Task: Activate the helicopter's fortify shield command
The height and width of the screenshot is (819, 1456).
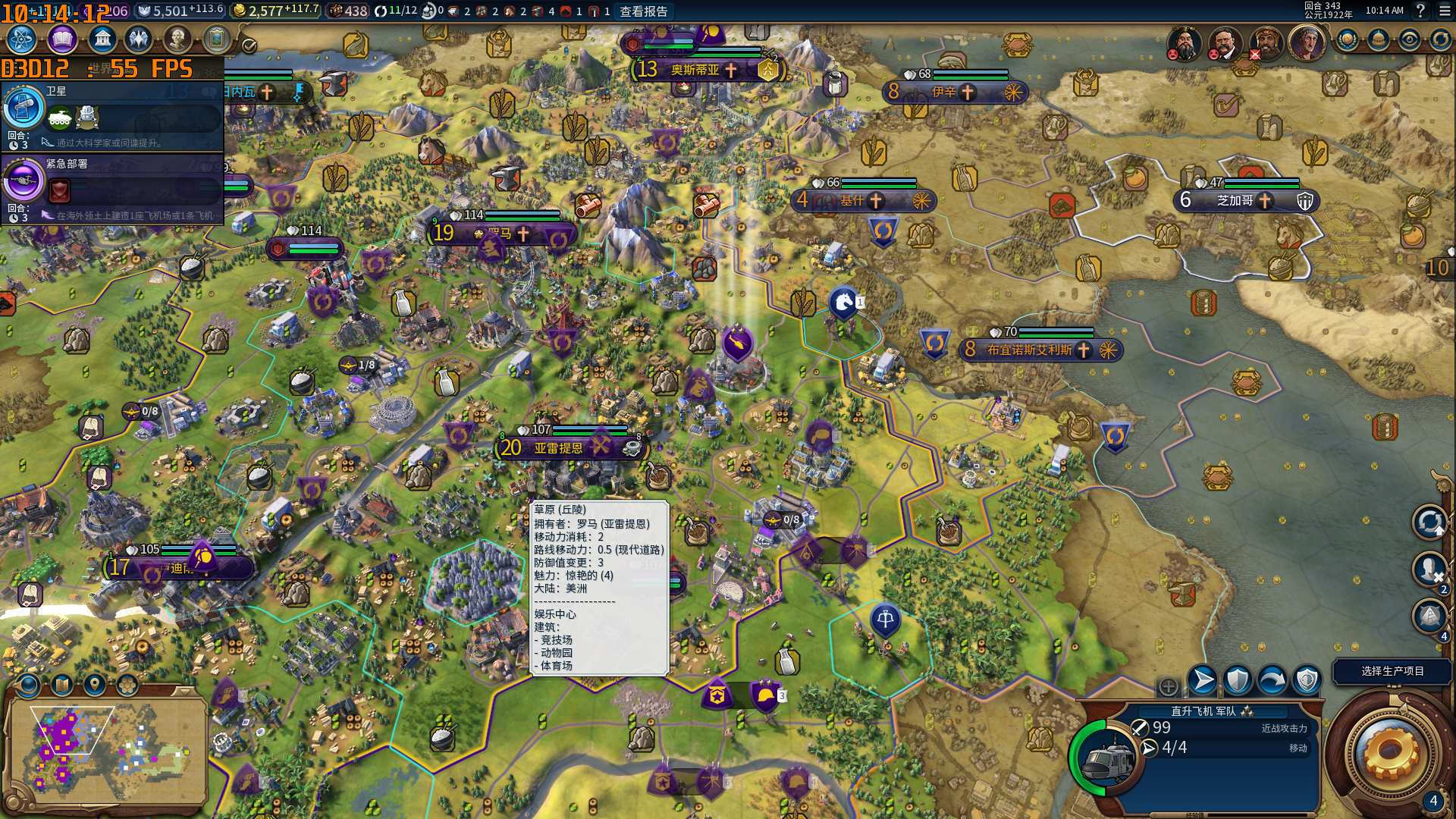Action: pos(1238,680)
